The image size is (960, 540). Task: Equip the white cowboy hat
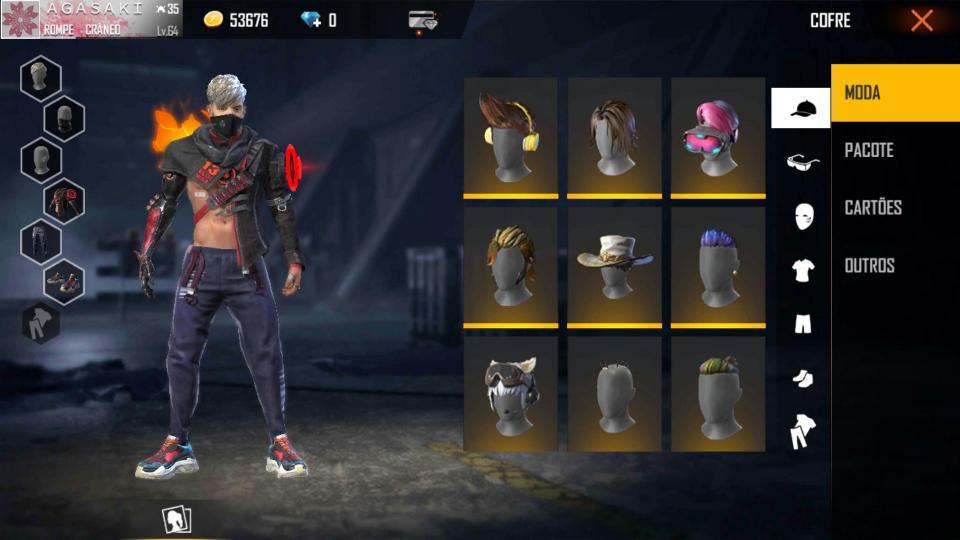click(x=614, y=266)
